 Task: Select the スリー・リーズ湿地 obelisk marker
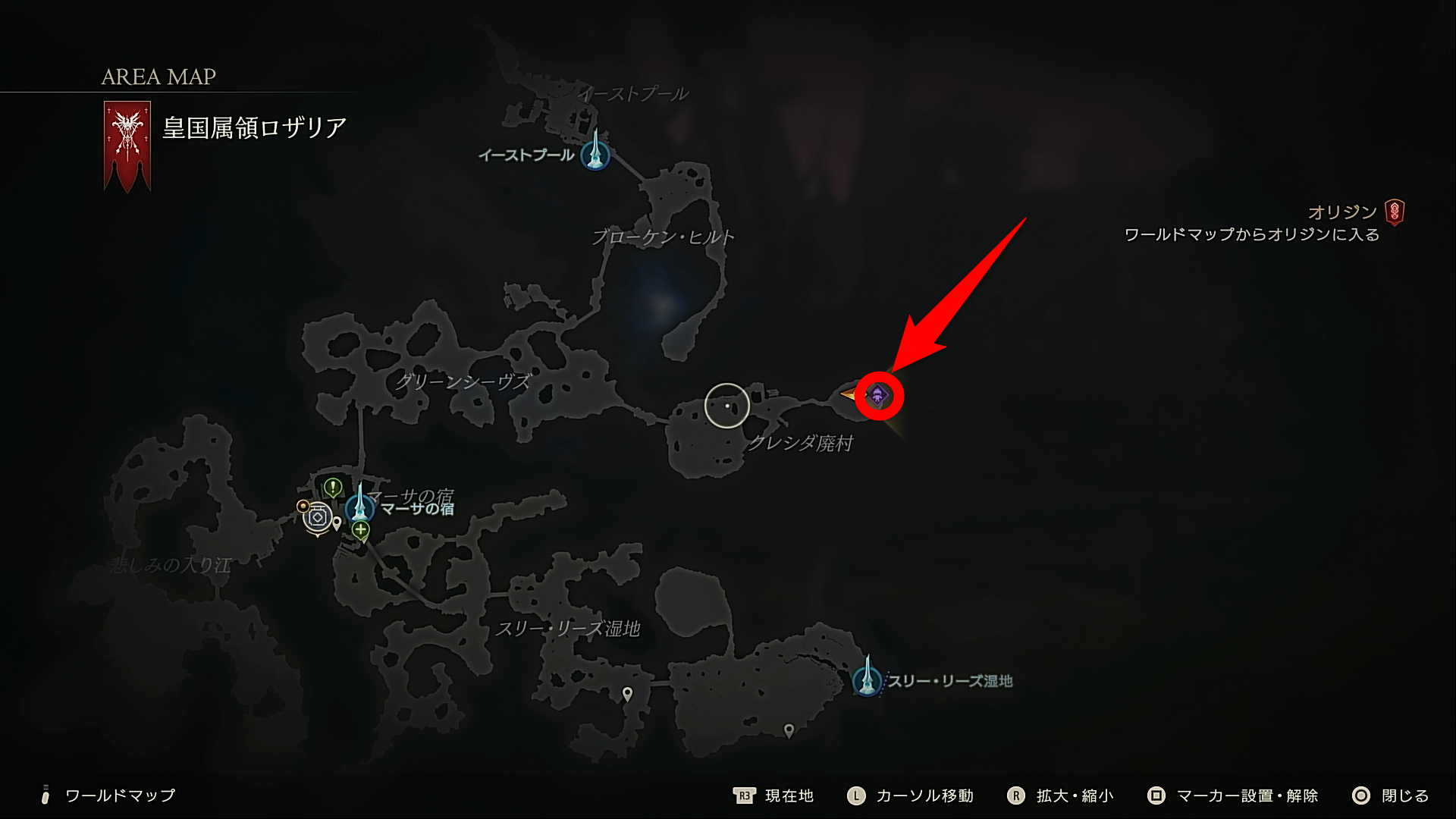pos(867,679)
